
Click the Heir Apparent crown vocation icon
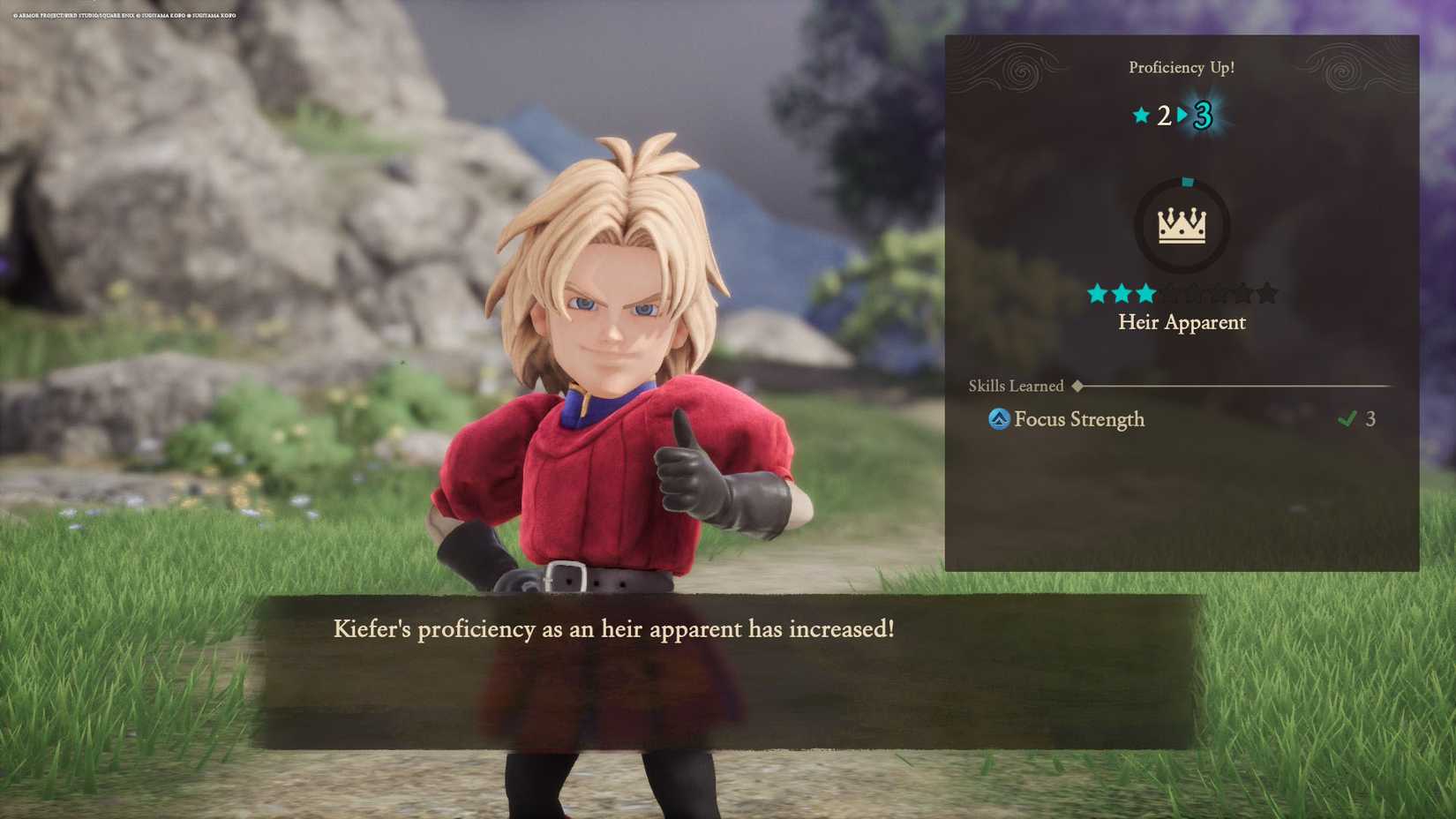pyautogui.click(x=1182, y=224)
